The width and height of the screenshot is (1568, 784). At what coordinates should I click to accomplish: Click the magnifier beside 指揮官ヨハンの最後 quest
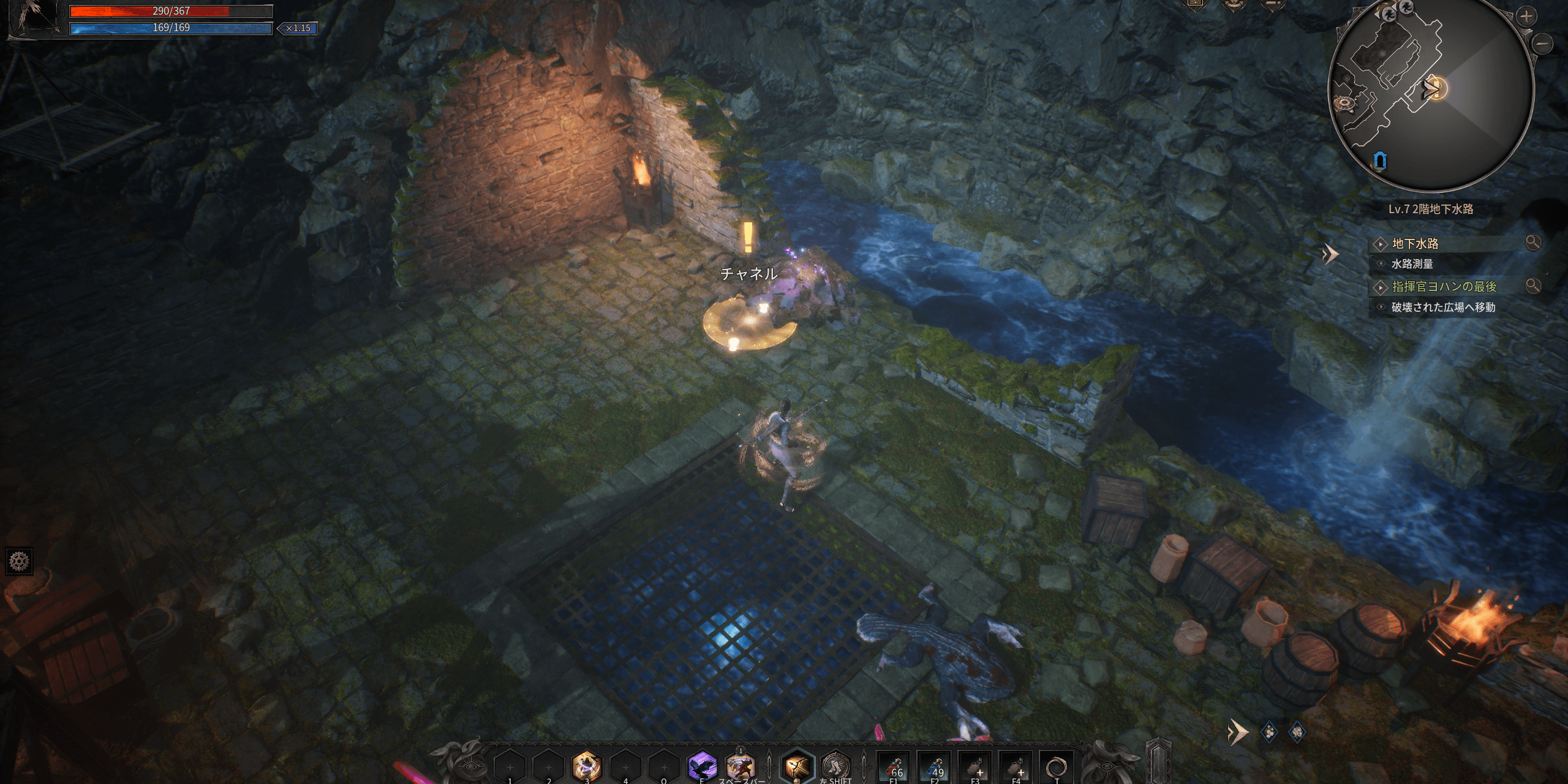pos(1532,285)
